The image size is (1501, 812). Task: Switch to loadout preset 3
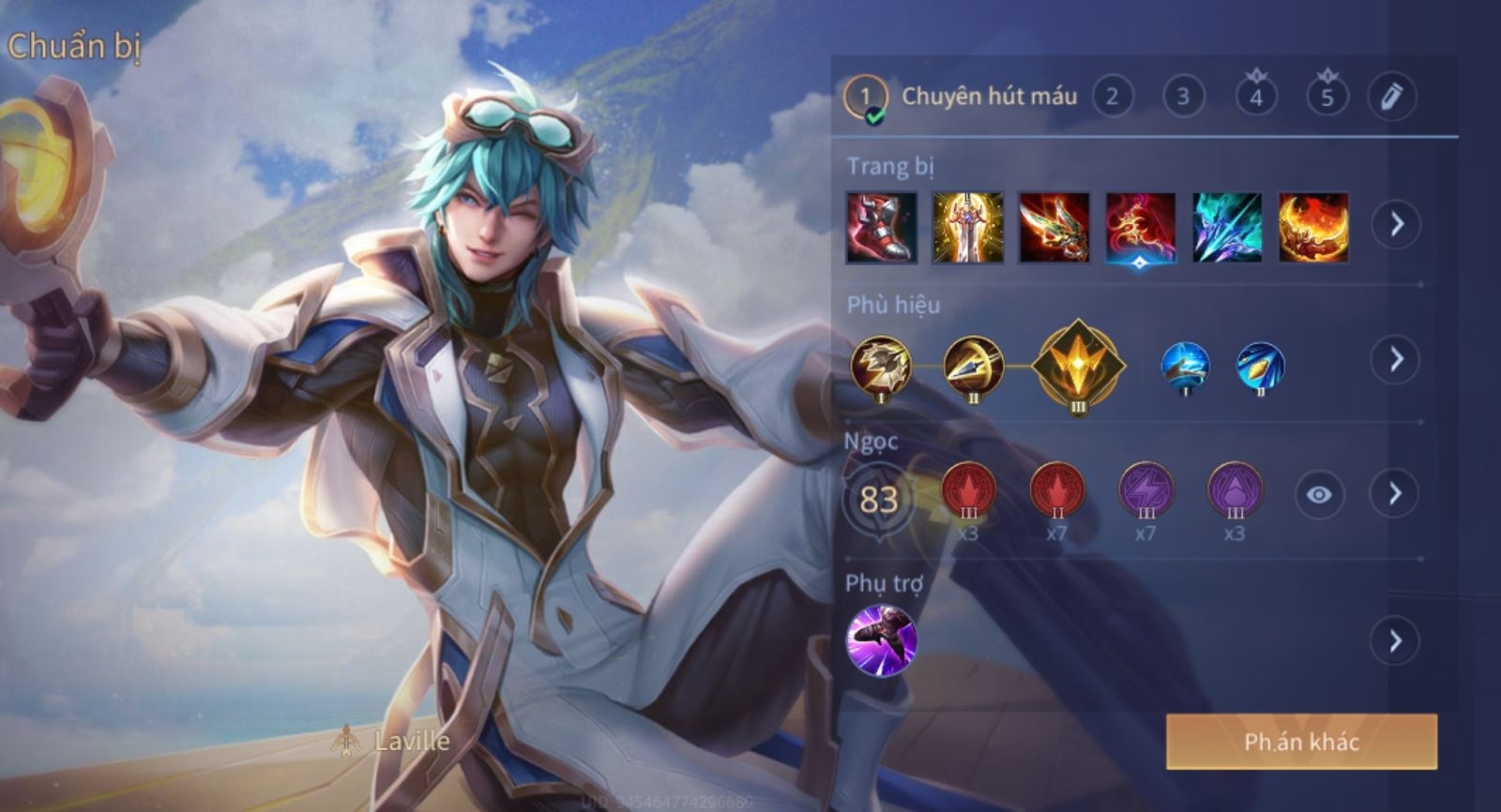point(1183,97)
